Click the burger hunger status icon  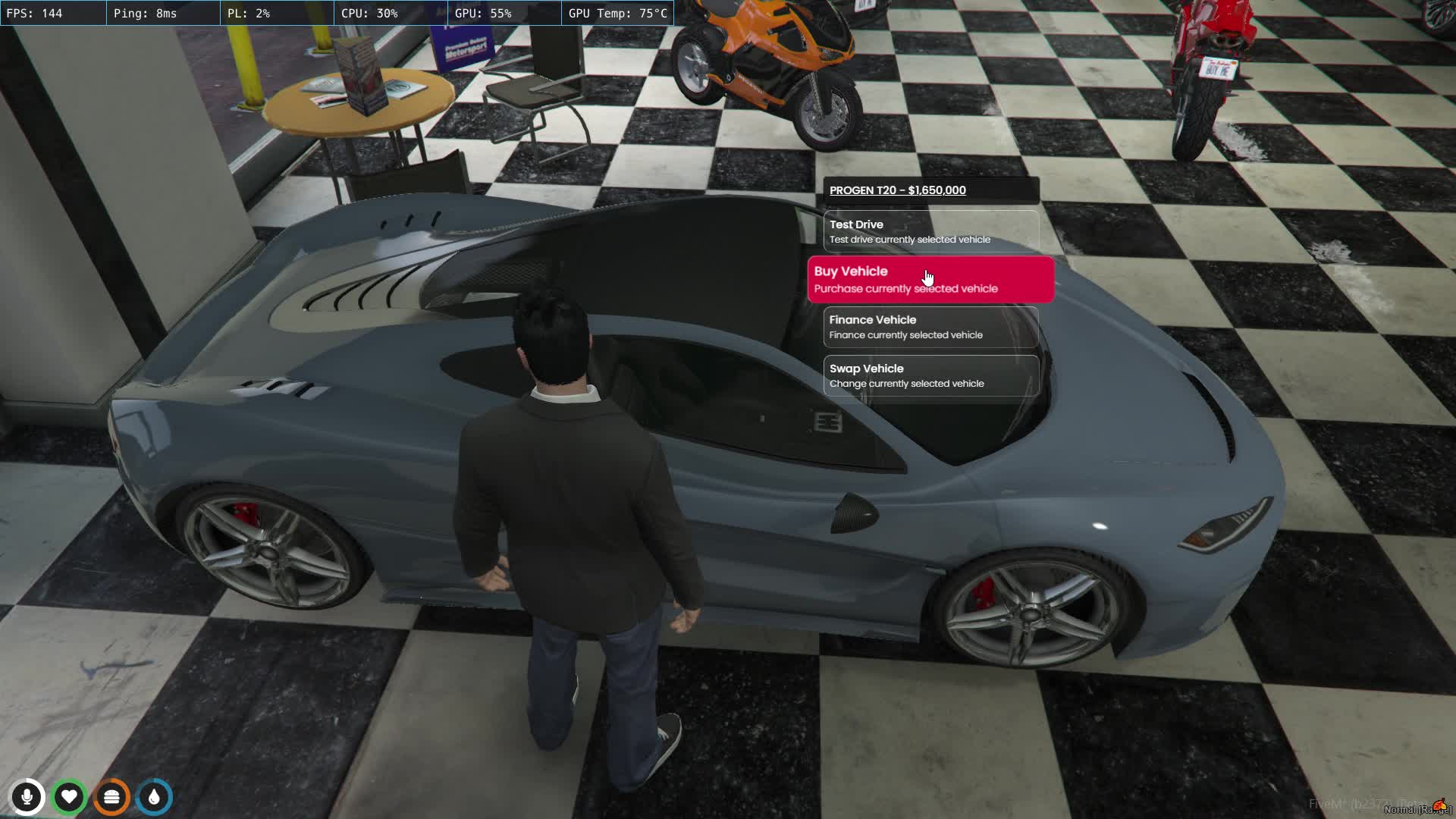[x=111, y=797]
